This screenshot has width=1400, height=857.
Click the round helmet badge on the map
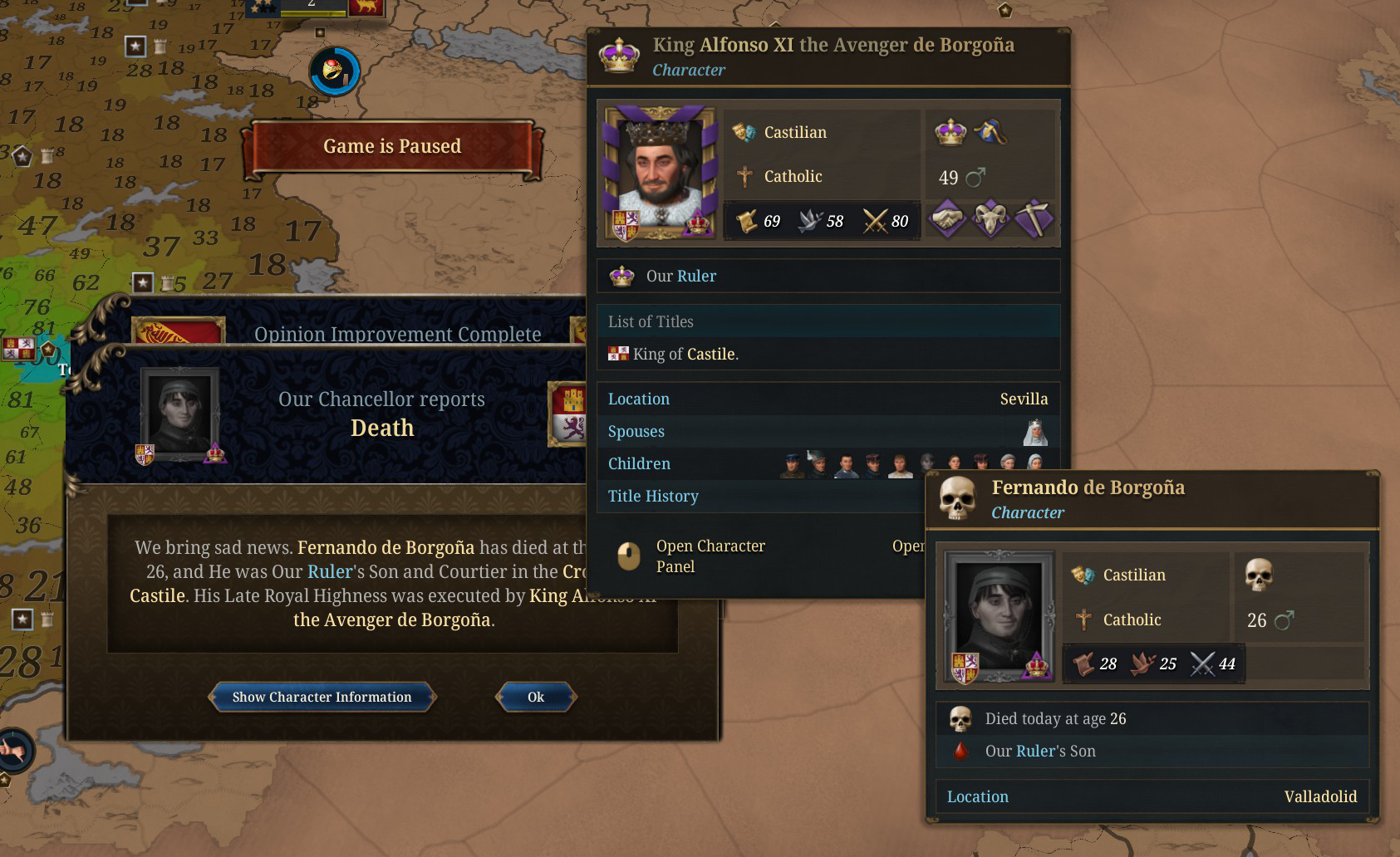[x=334, y=71]
